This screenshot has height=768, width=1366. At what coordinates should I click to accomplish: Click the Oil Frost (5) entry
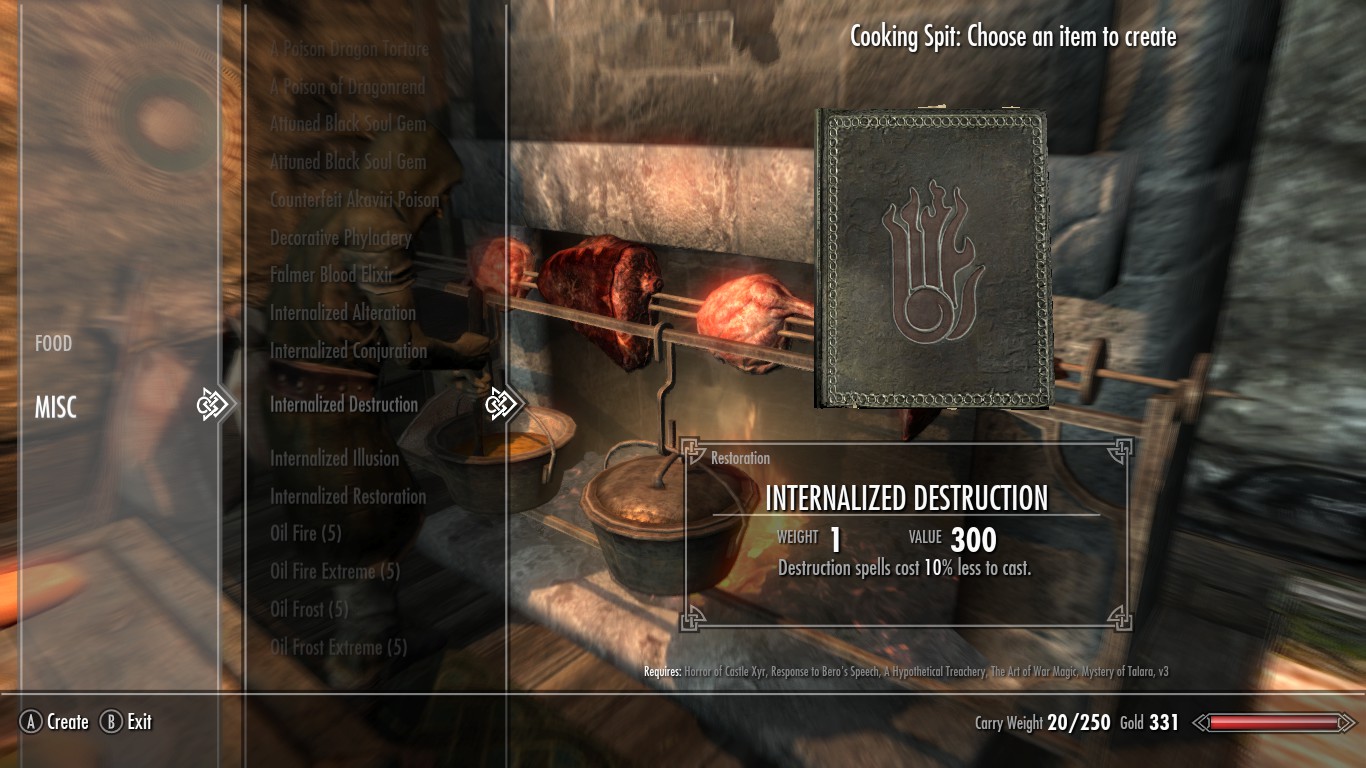309,609
